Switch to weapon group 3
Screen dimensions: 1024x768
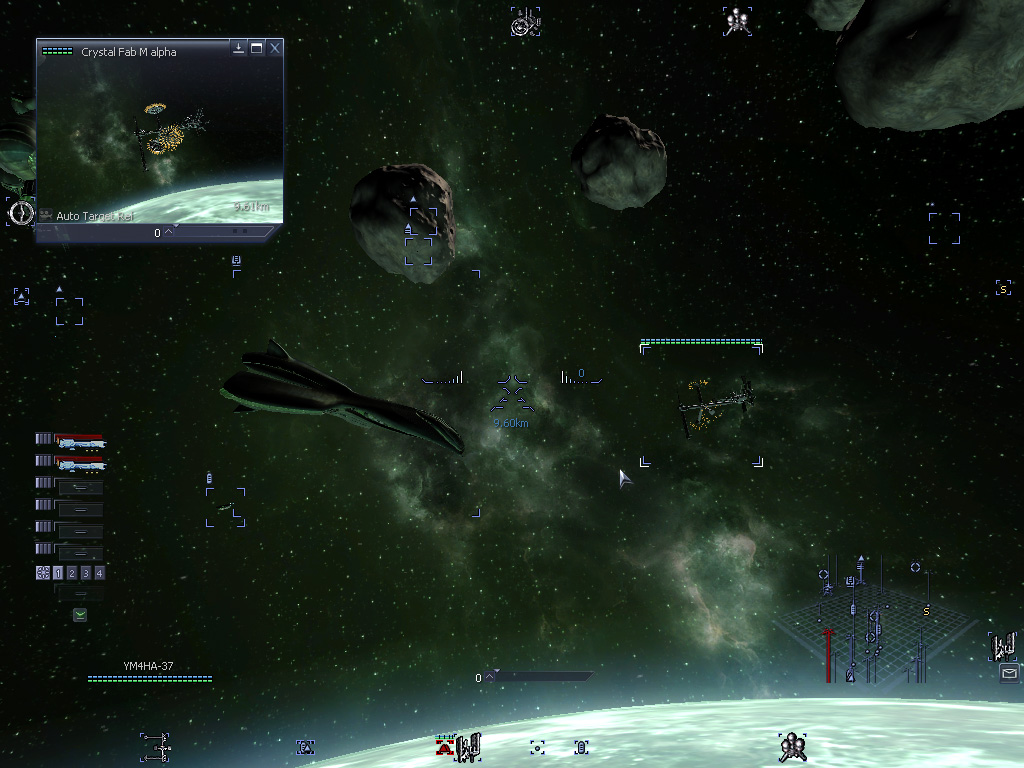(x=86, y=573)
